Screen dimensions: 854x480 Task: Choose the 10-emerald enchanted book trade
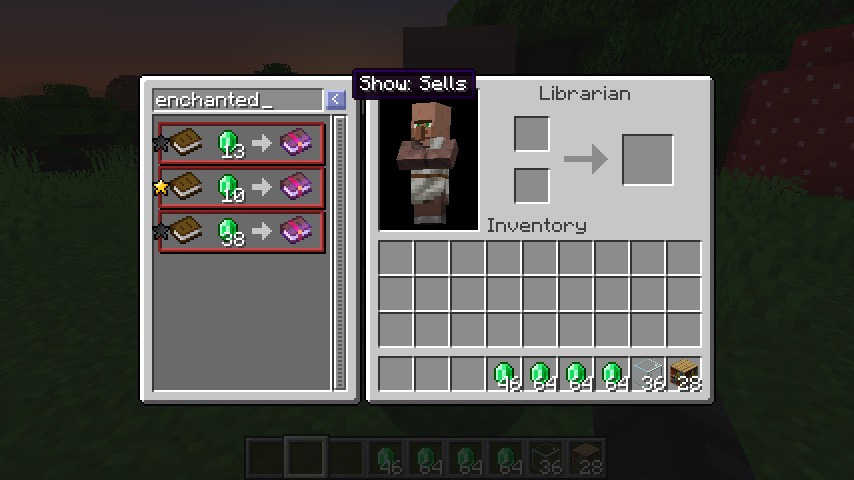click(242, 188)
